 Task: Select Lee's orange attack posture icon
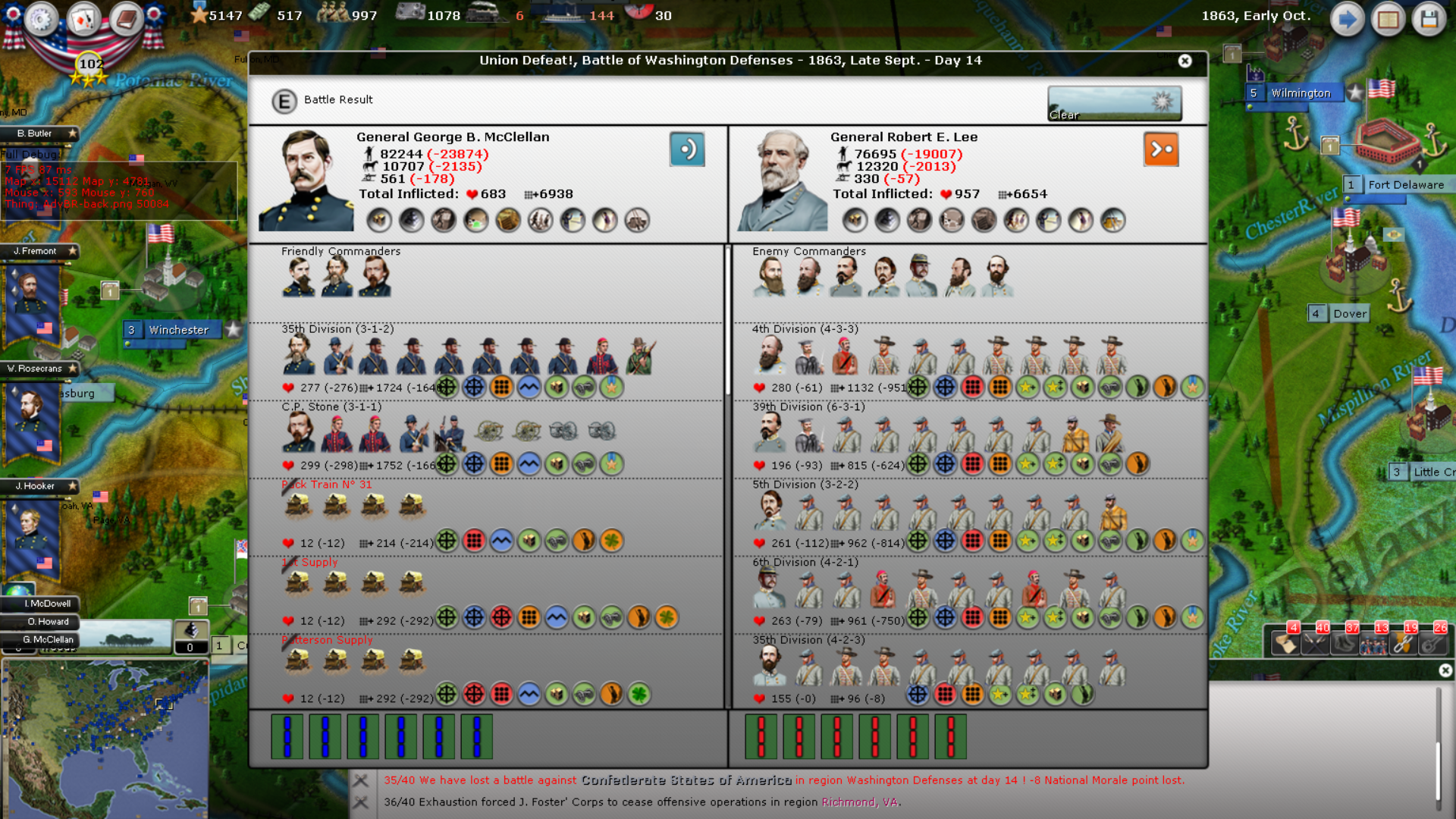click(x=1161, y=149)
